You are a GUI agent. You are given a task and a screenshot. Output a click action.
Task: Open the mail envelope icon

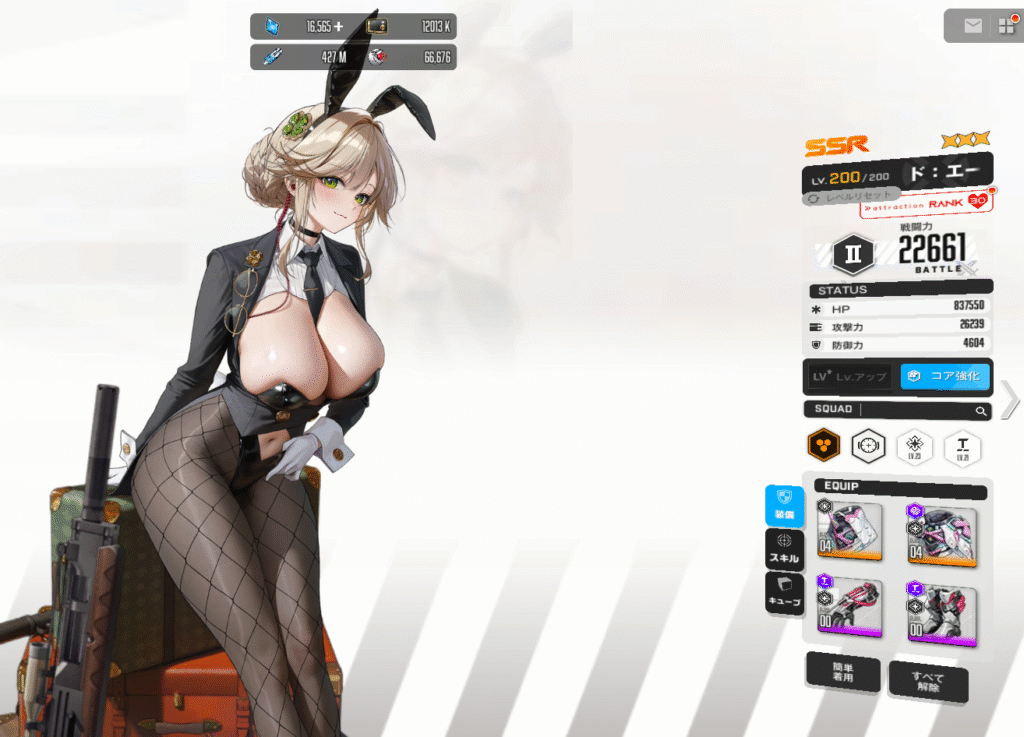[x=973, y=26]
